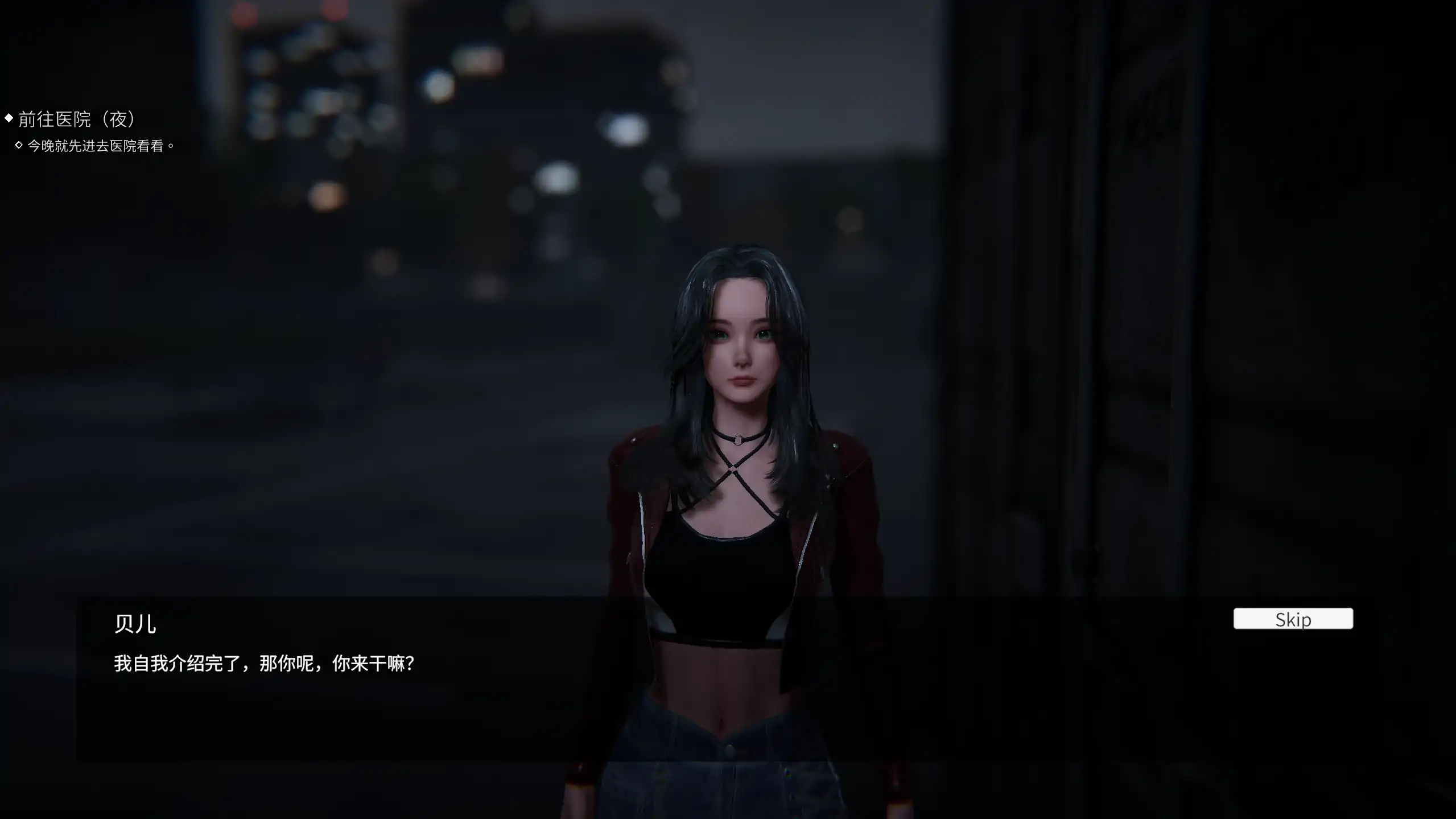Select the speaker name 贝儿
Image resolution: width=1456 pixels, height=819 pixels.
tap(135, 623)
